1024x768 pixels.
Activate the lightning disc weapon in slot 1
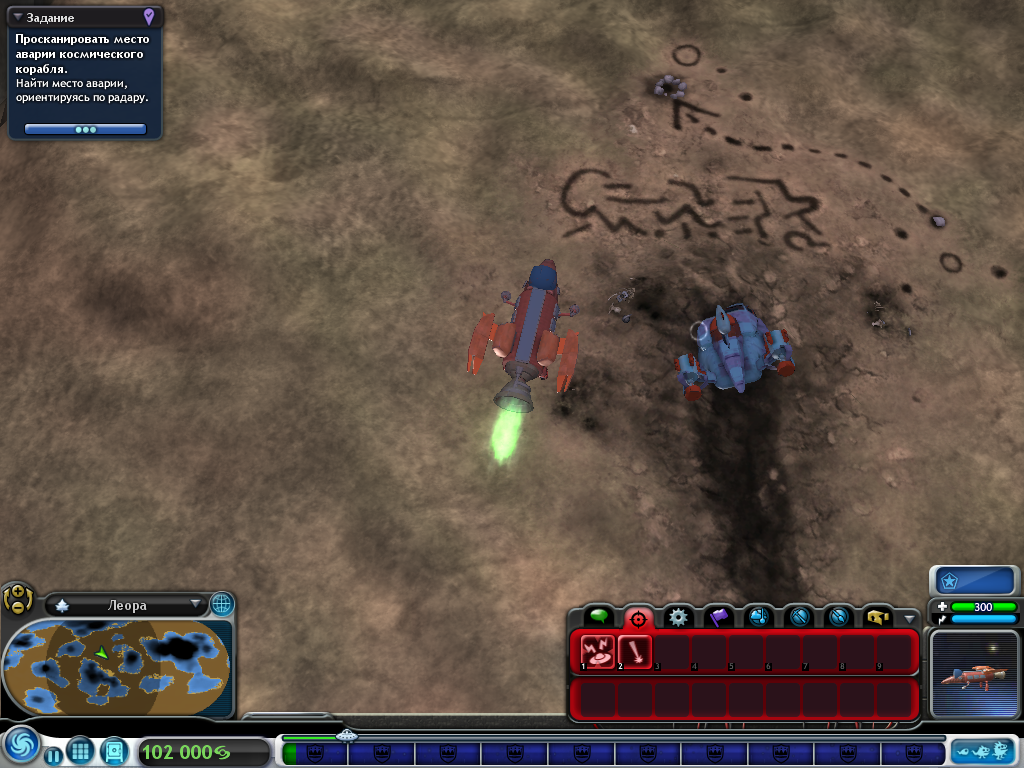[598, 653]
